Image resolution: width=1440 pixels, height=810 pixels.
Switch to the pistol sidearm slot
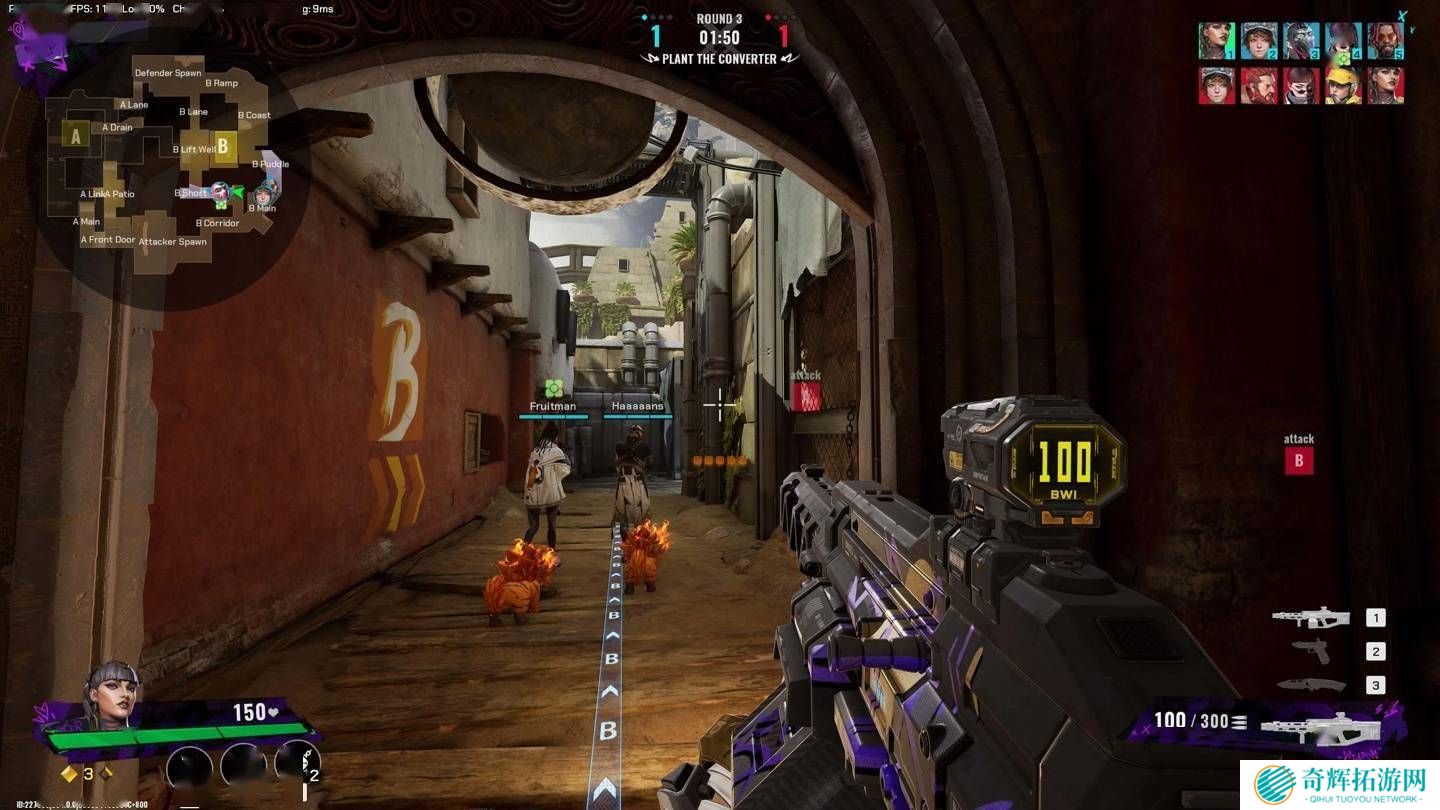[1311, 651]
